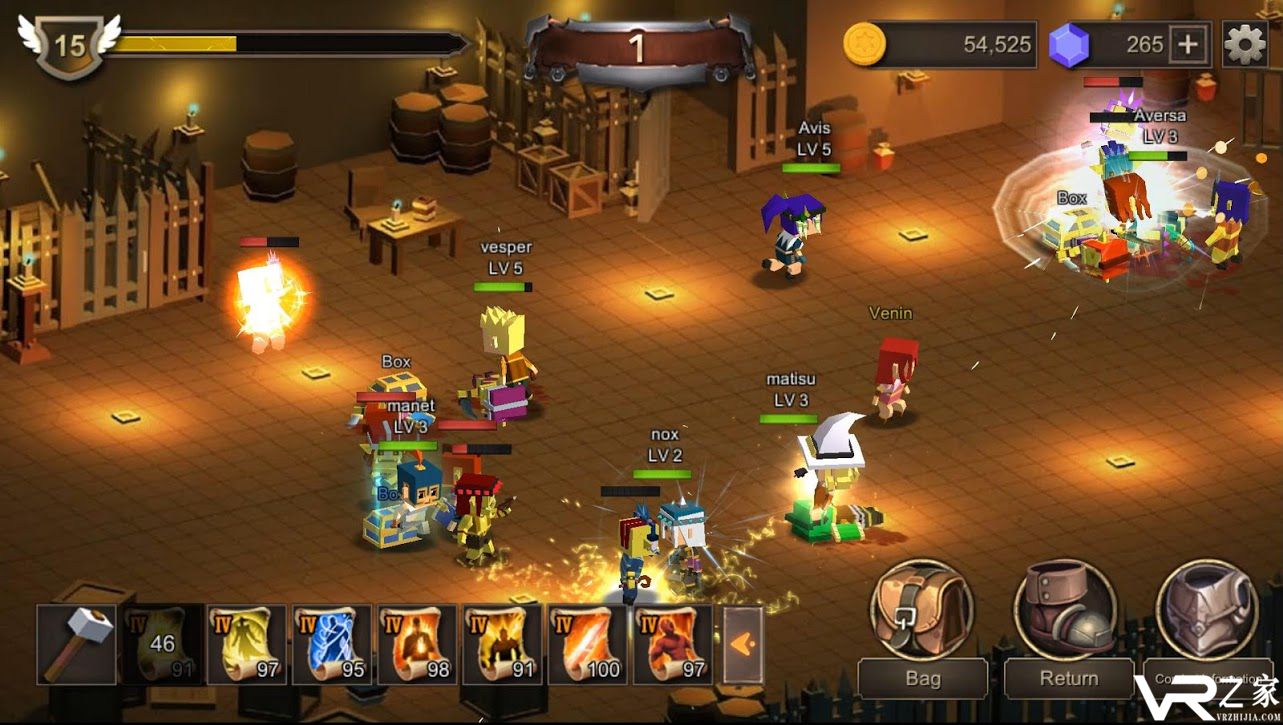This screenshot has width=1283, height=725.
Task: Click the level 15 winged shield badge
Action: tap(69, 45)
